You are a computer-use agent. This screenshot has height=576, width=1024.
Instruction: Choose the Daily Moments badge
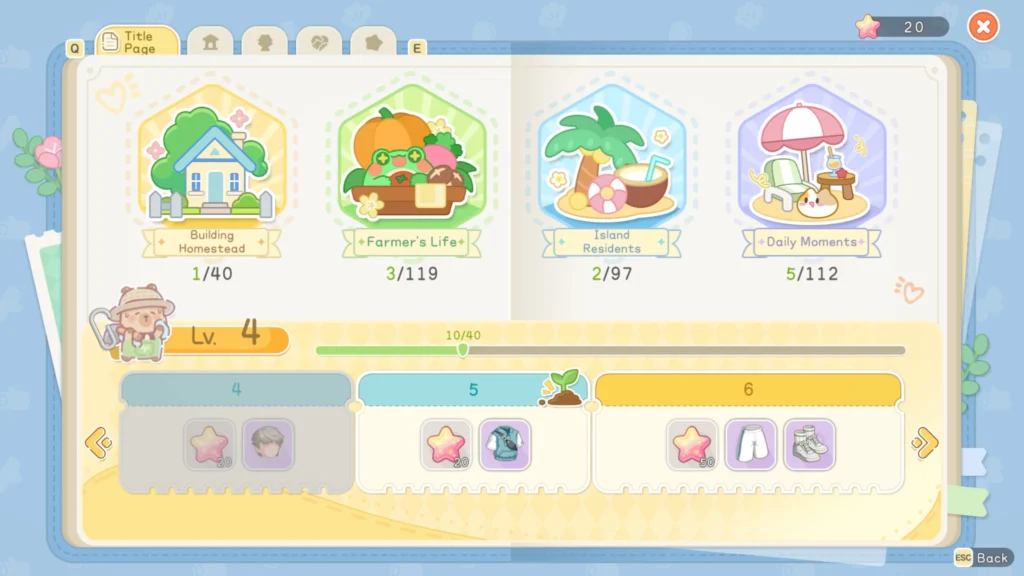pyautogui.click(x=811, y=170)
